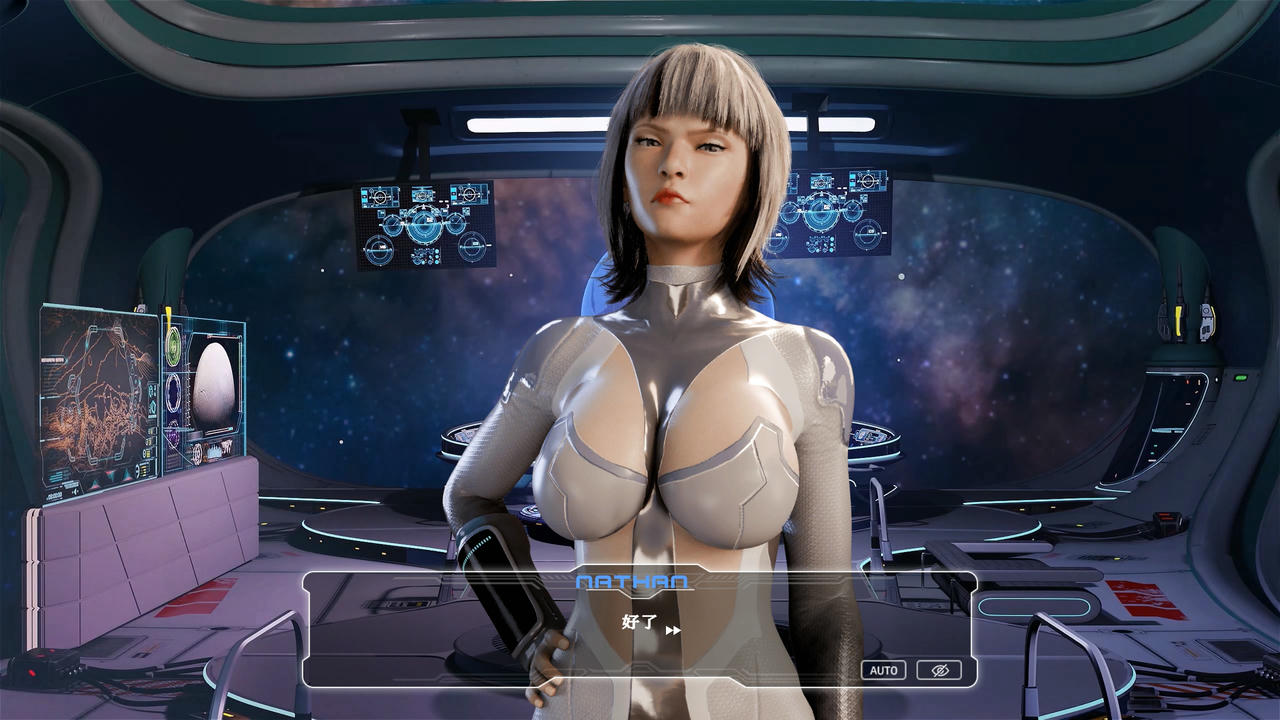
Task: Click the red progress bar atop the planet display
Action: click(224, 338)
